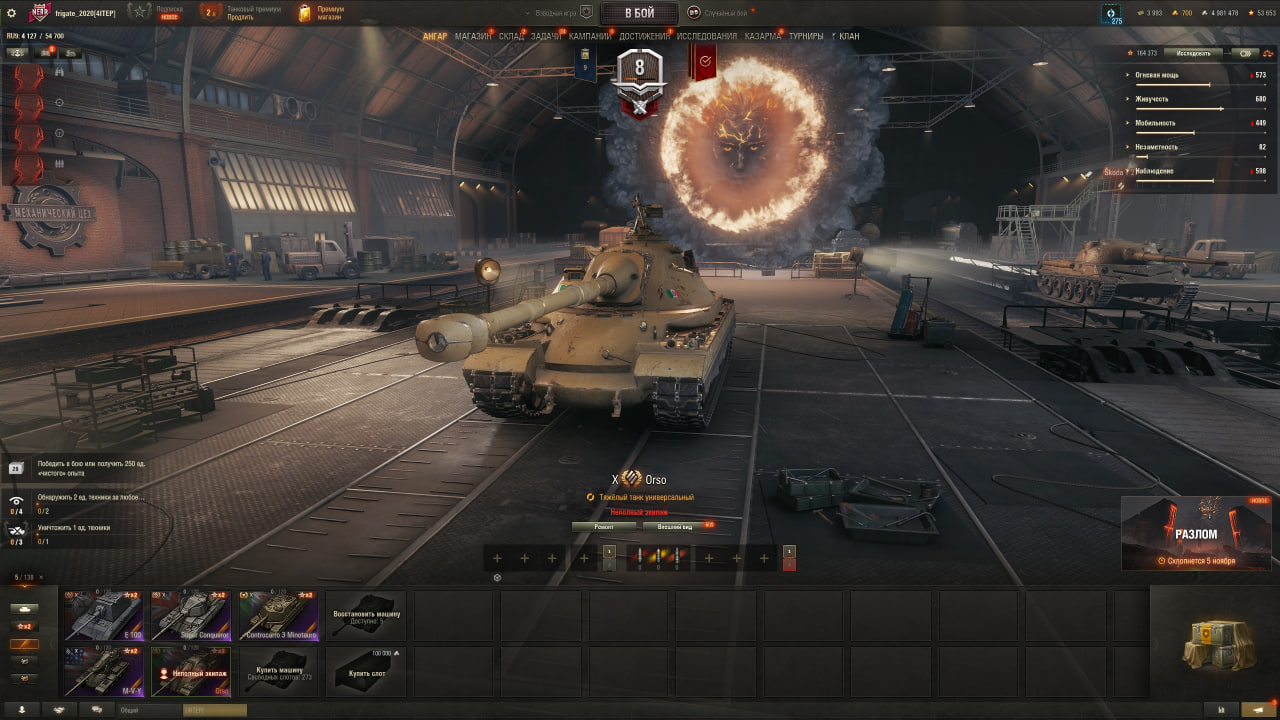
Task: Open the КАЗАРМА tab
Action: click(x=763, y=36)
